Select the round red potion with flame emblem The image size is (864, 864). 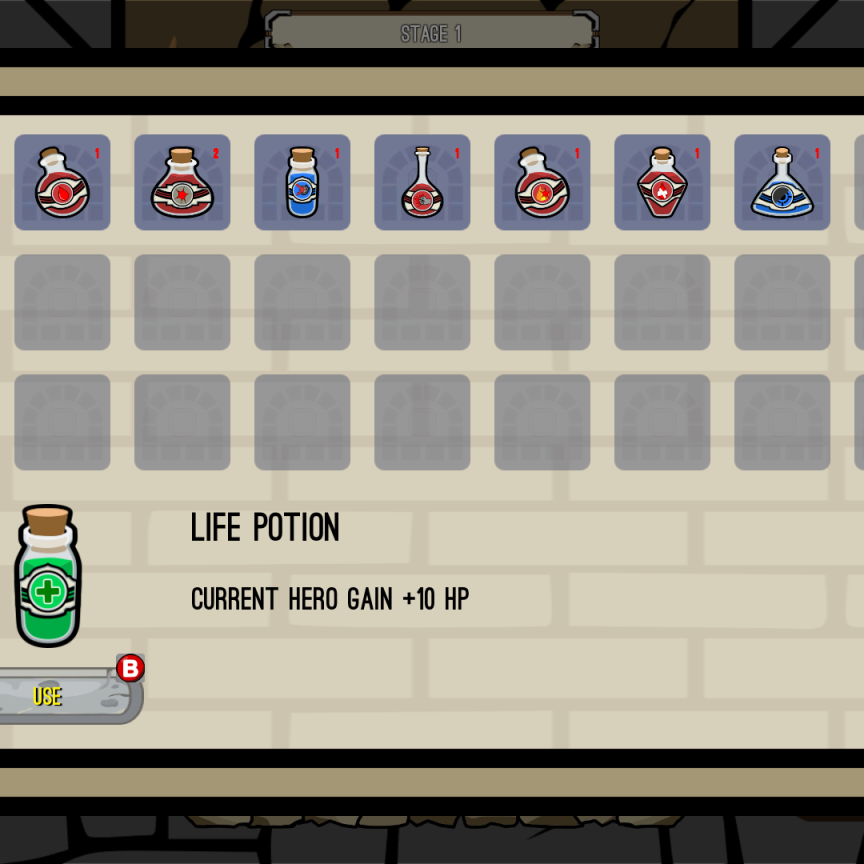coord(542,183)
